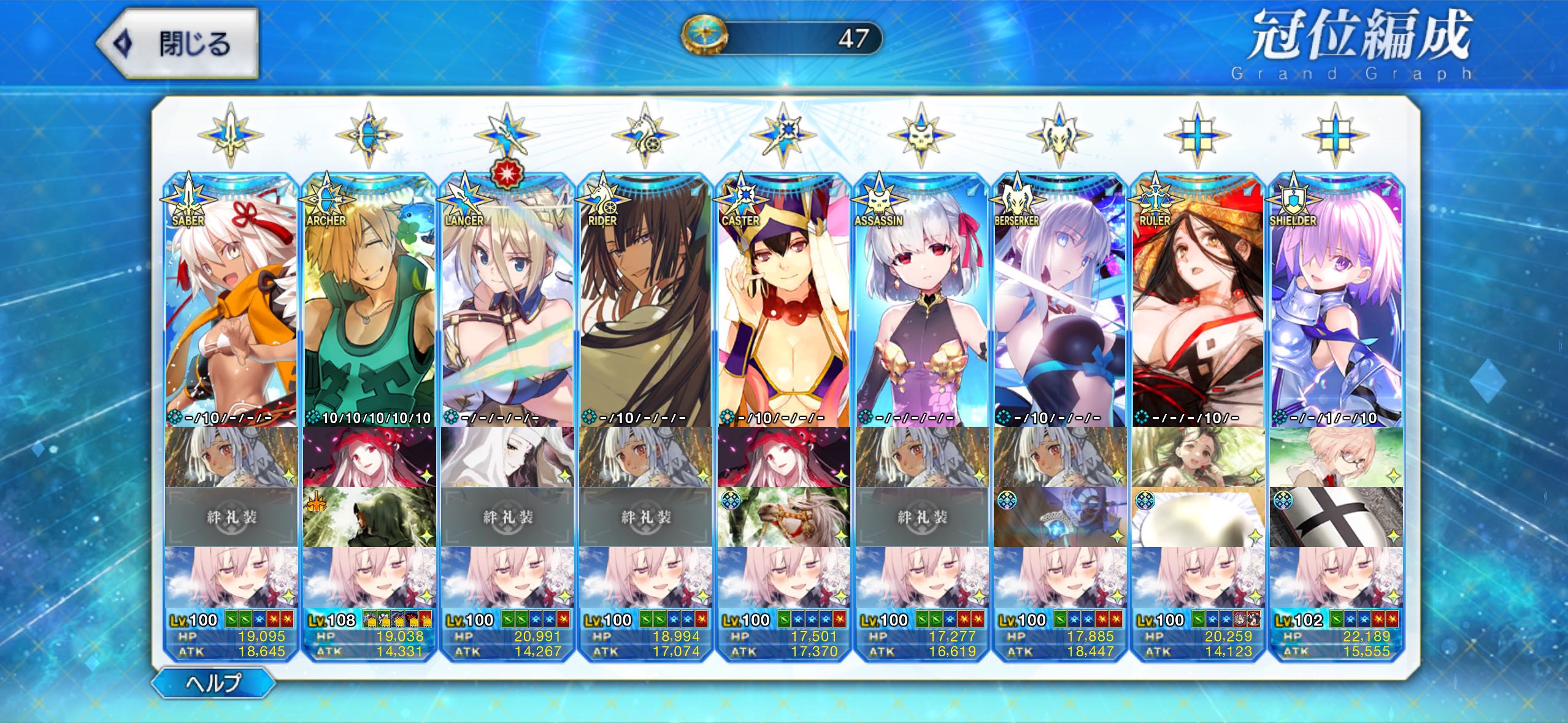The height and width of the screenshot is (723, 1568).
Task: Choose the LANCER servant card
Action: click(x=507, y=300)
